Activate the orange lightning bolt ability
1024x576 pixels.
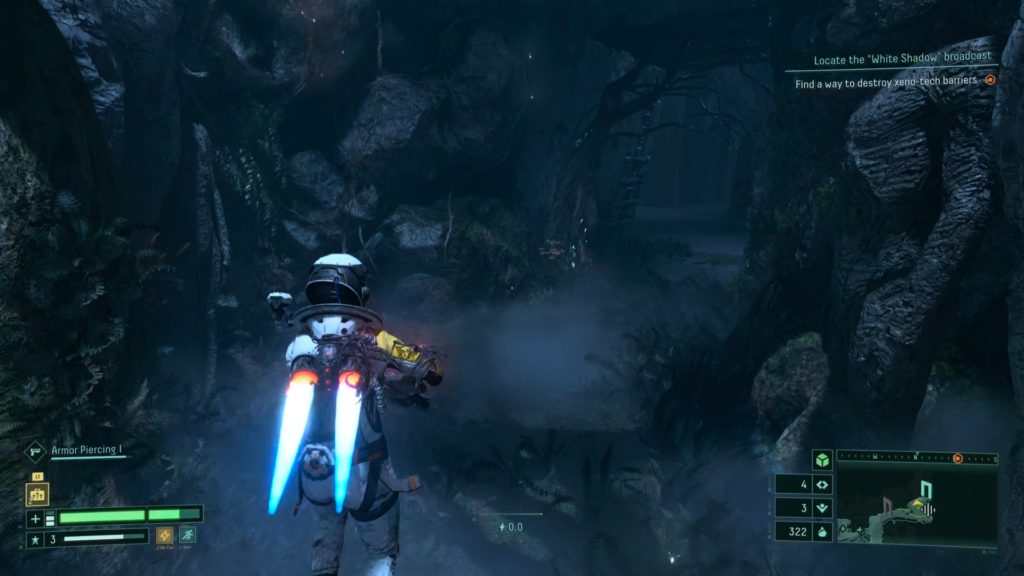pos(165,535)
